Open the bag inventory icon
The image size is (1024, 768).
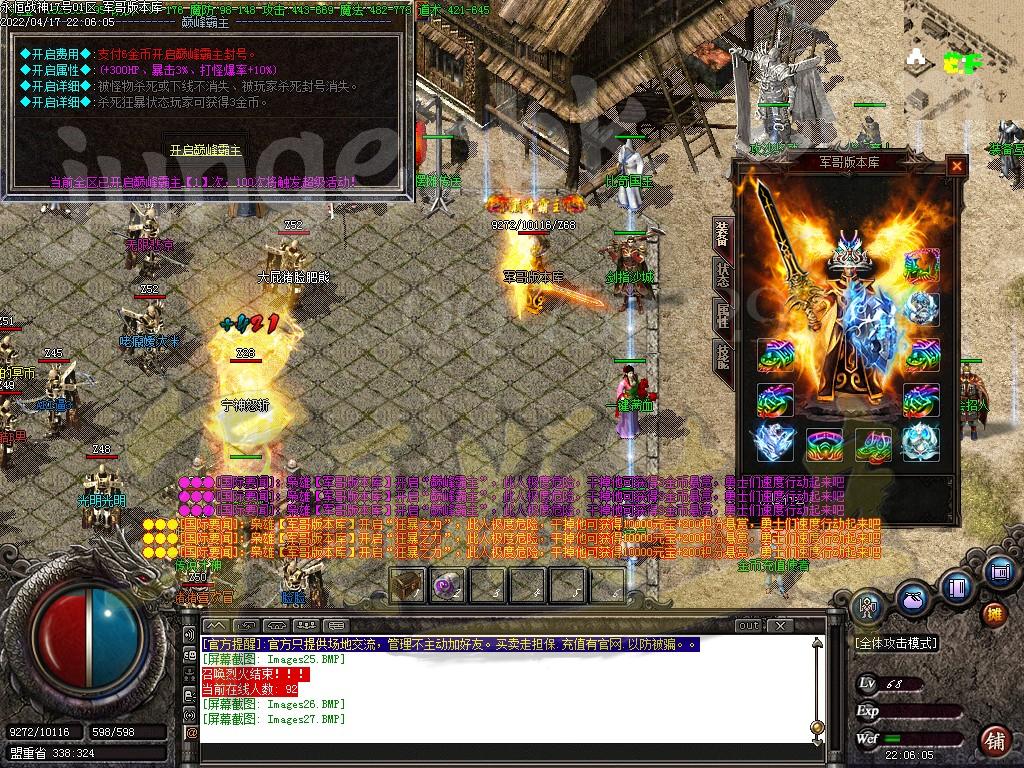point(911,601)
